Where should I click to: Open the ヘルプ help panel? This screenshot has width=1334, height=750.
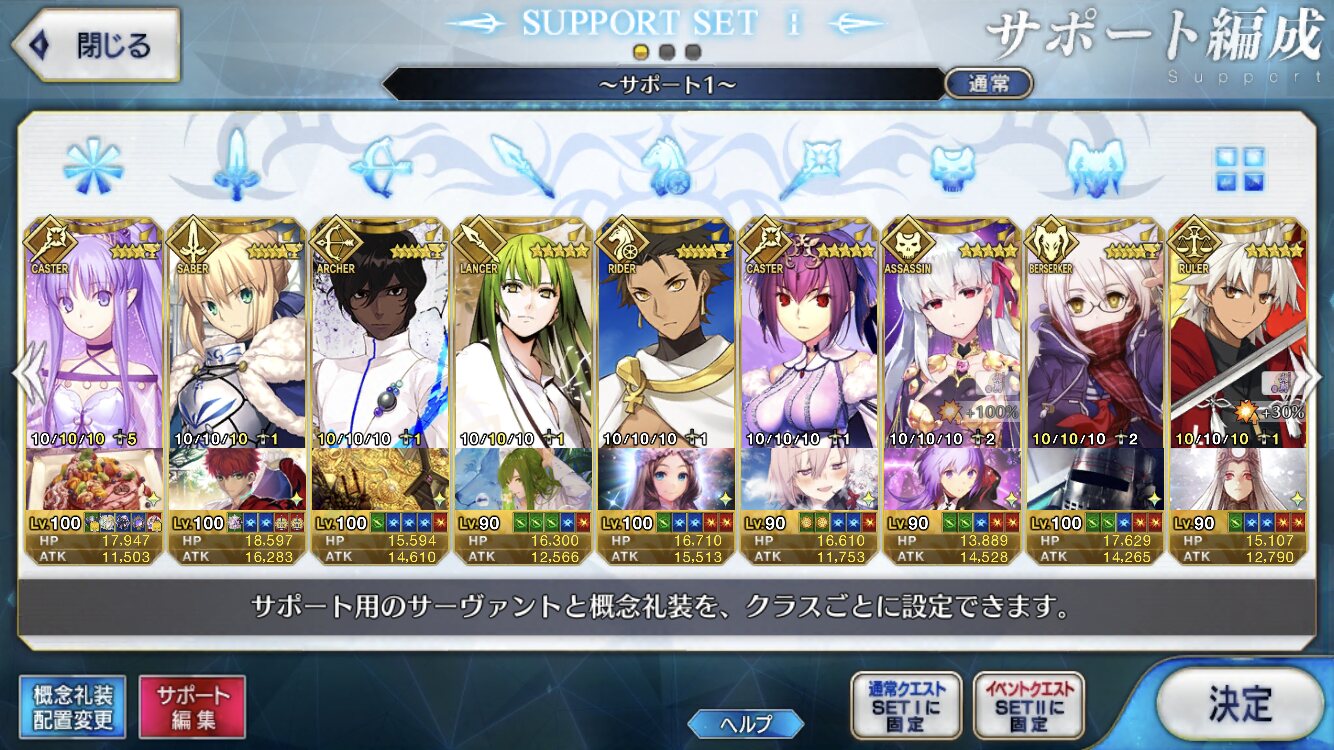coord(746,724)
